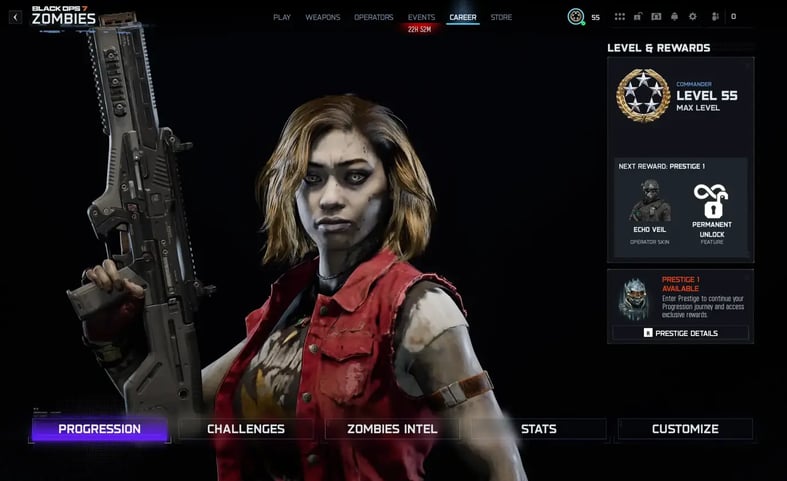Open the Weapons menu
The image size is (787, 481).
[322, 17]
